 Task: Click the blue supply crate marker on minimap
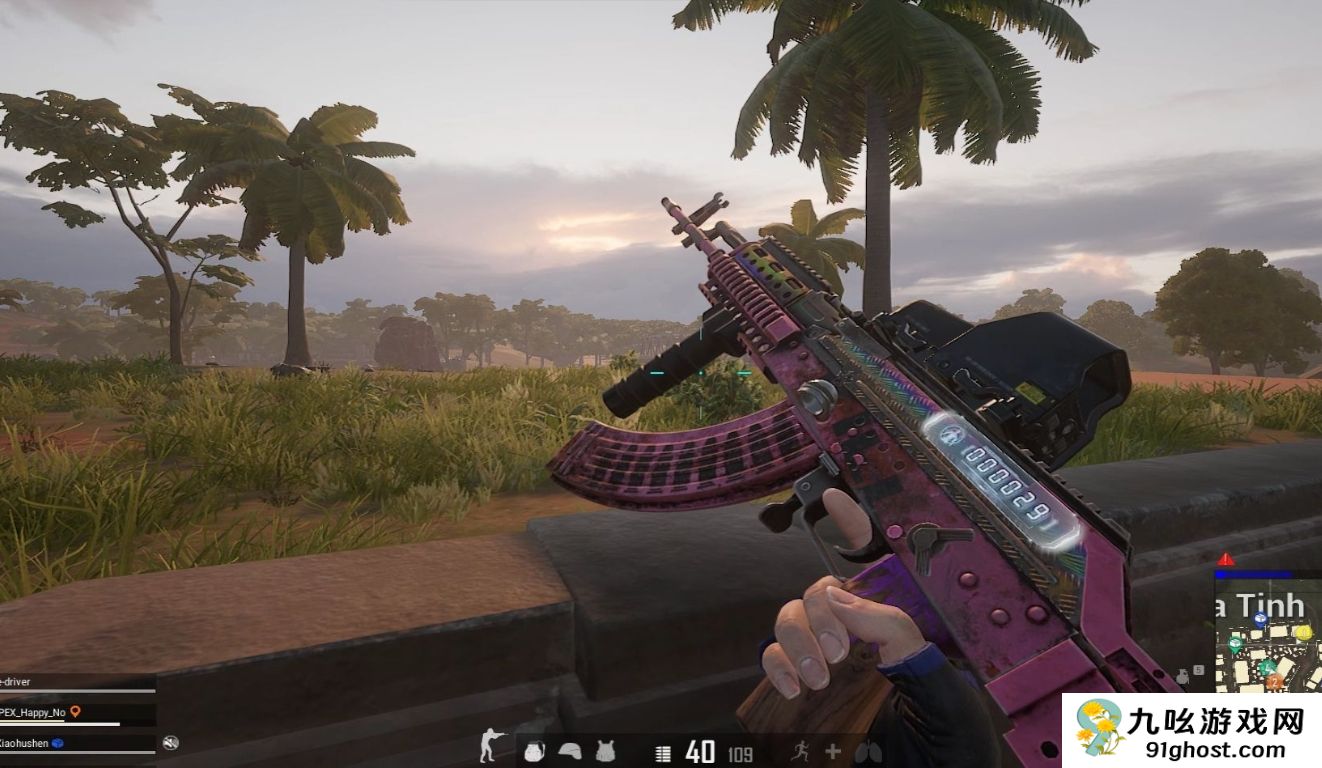click(1260, 620)
